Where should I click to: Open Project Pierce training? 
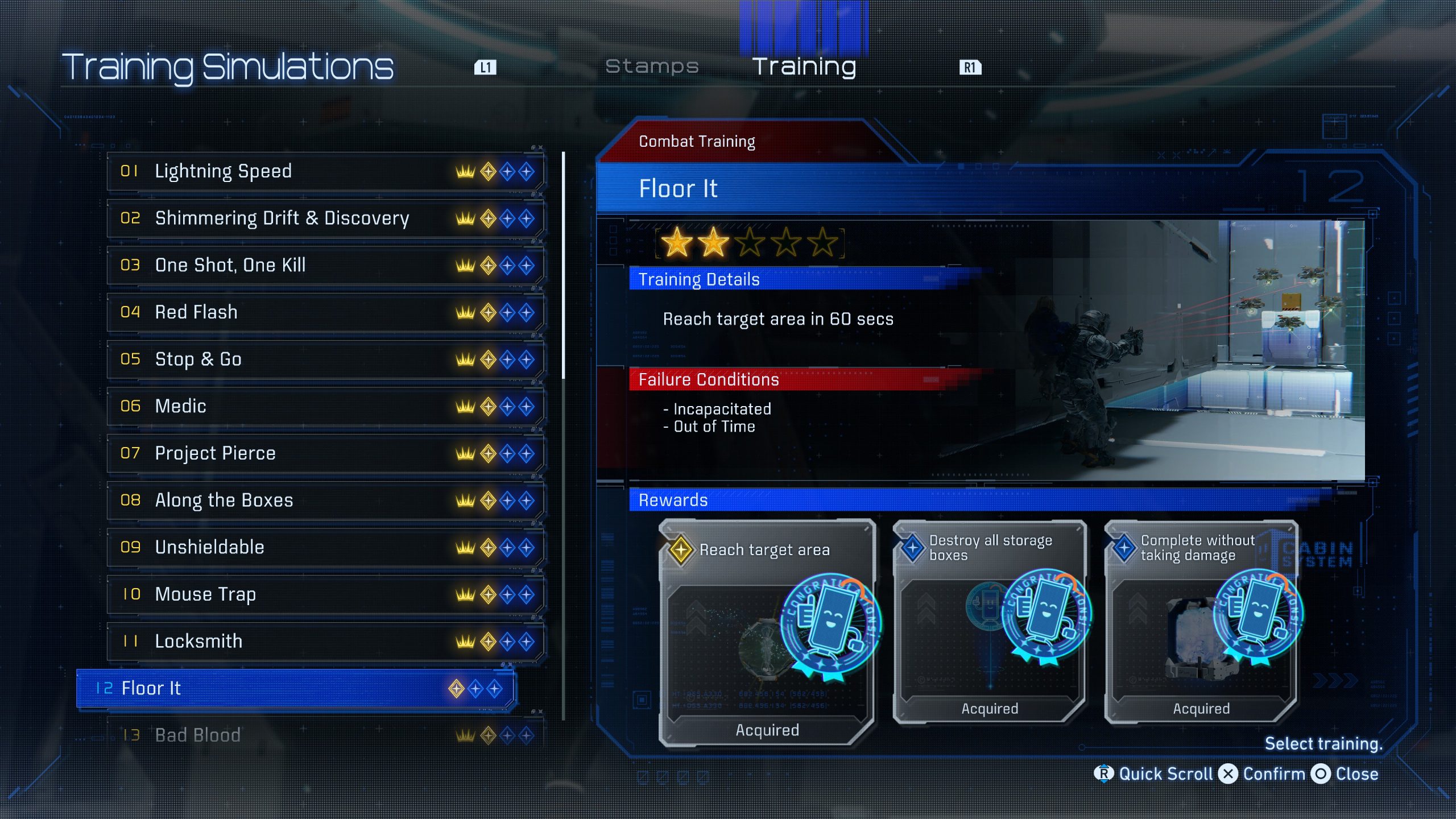[324, 453]
